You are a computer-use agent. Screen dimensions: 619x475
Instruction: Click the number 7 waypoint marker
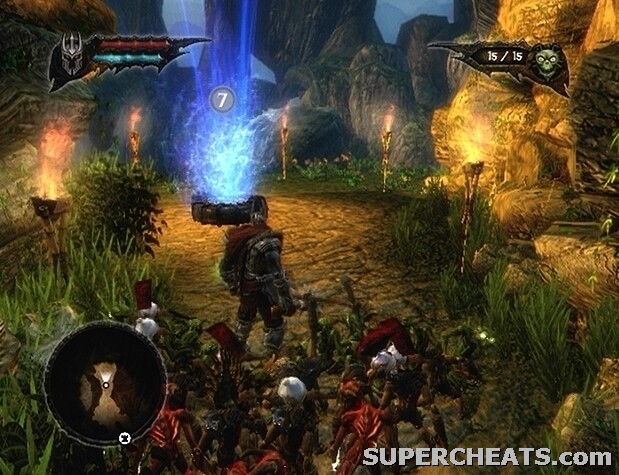pos(222,99)
